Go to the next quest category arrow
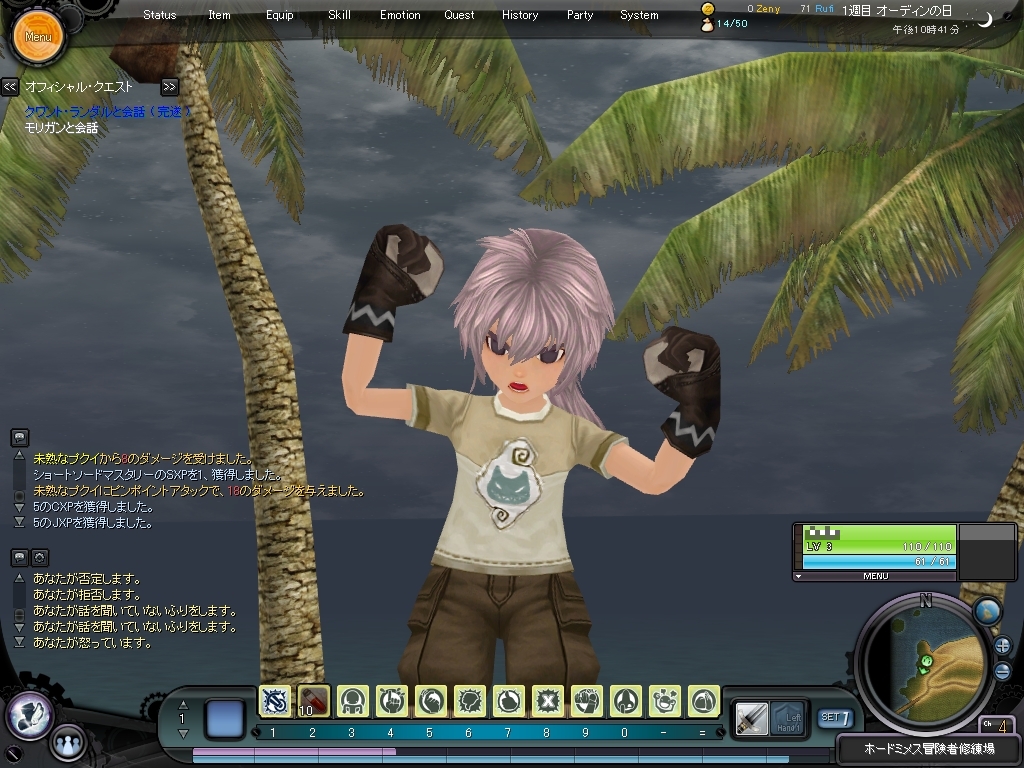1024x768 pixels. pyautogui.click(x=169, y=87)
